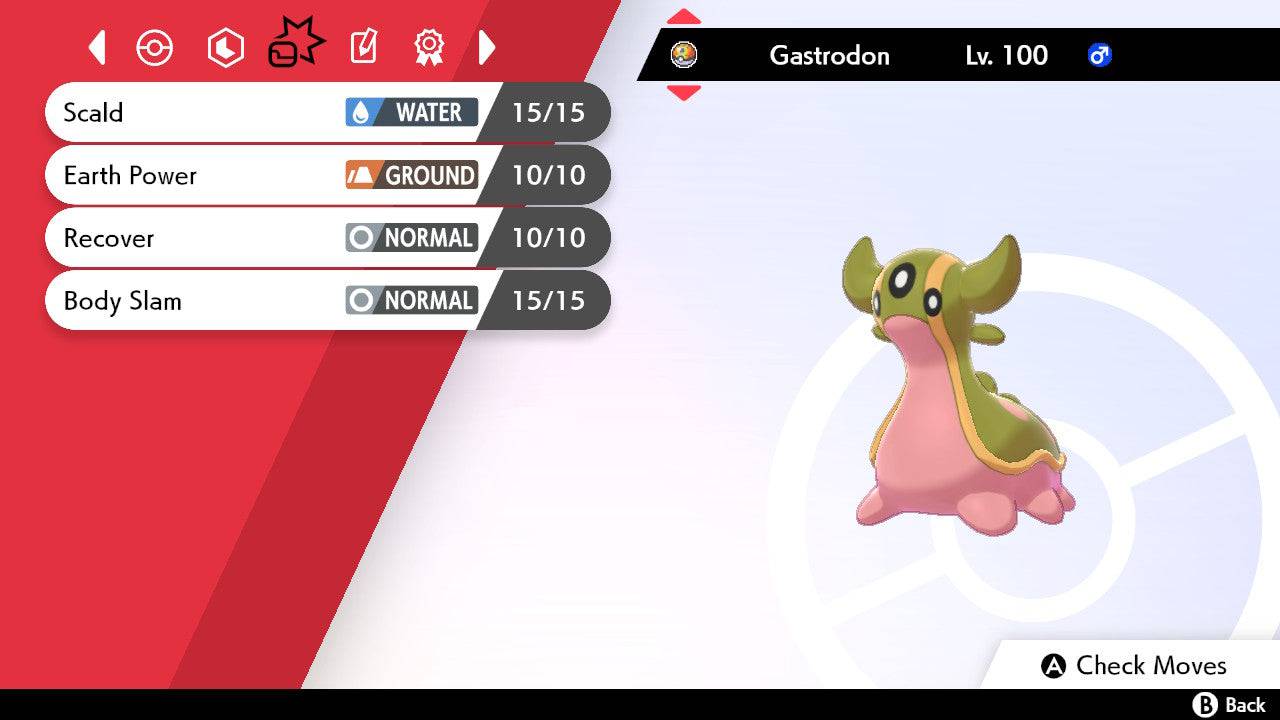This screenshot has height=720, width=1280.
Task: Click the down arrow below Gastrodon's name
Action: point(684,92)
